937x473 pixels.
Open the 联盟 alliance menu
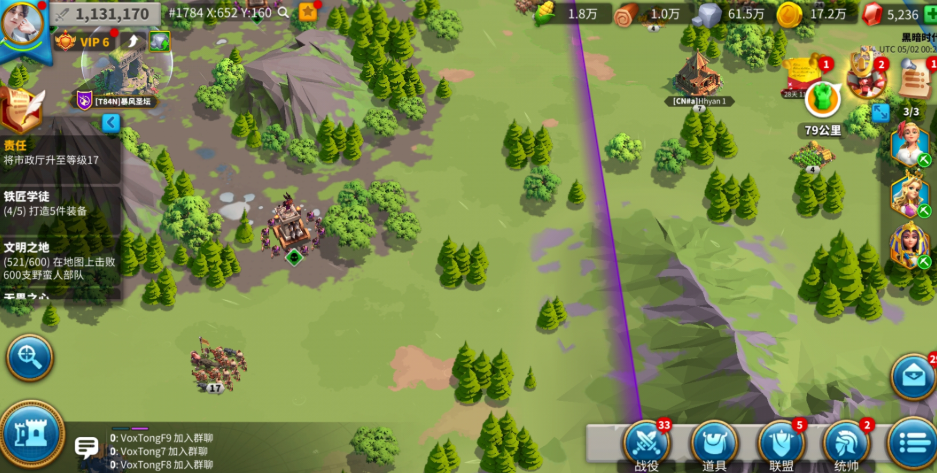(x=781, y=443)
